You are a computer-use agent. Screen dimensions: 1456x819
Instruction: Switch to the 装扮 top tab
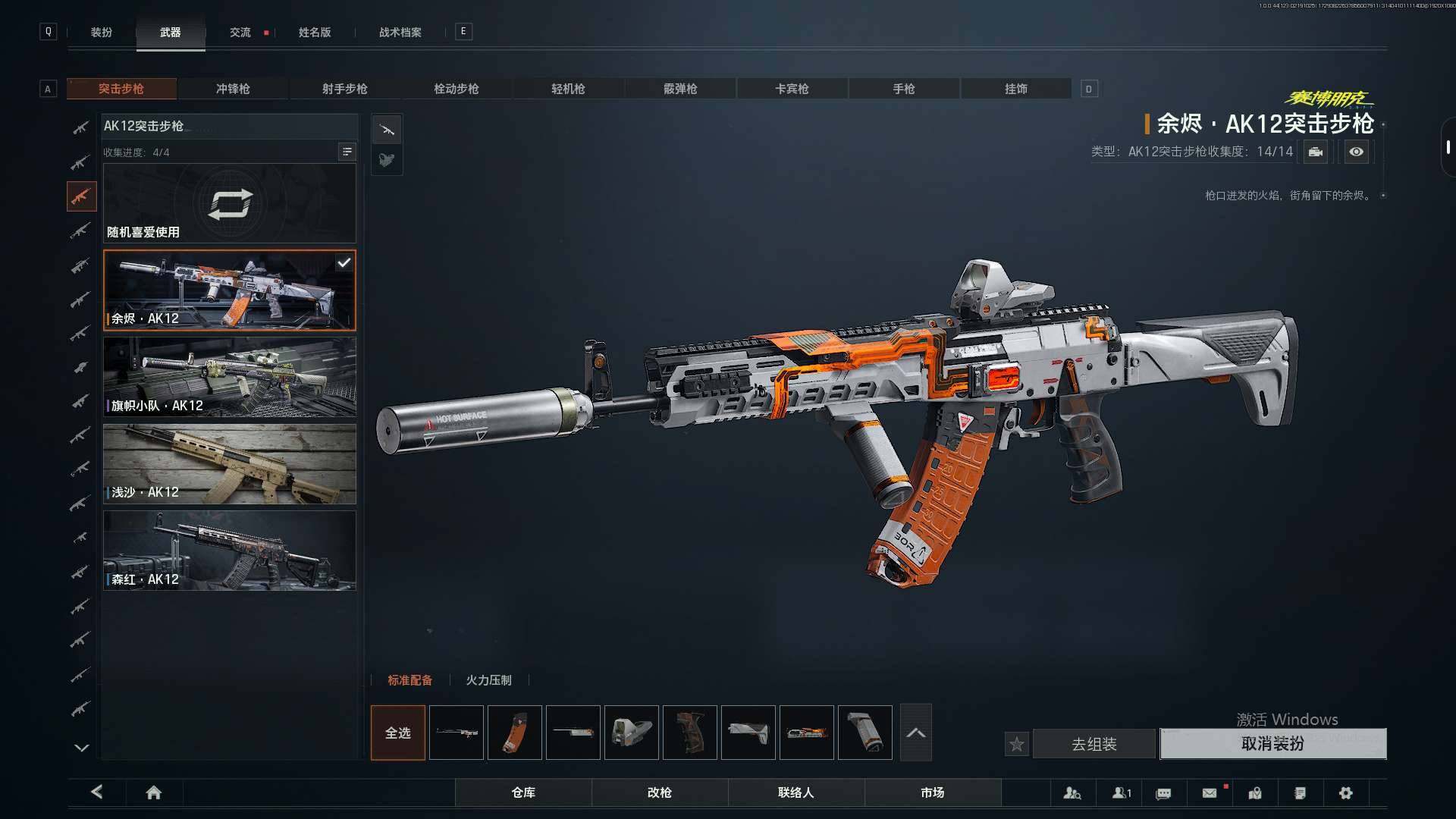click(102, 33)
